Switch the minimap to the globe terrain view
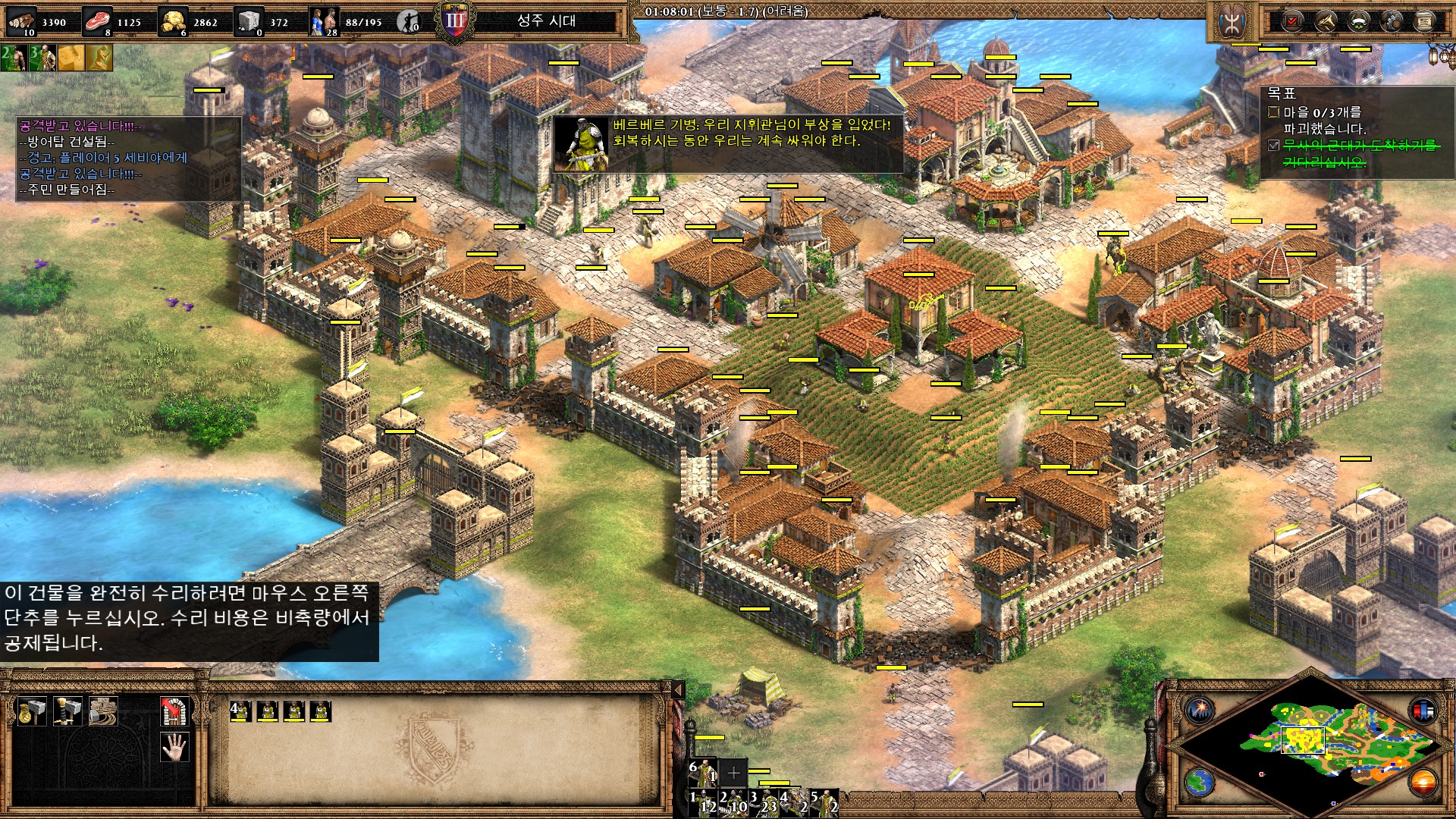This screenshot has width=1456, height=819. 1200,781
